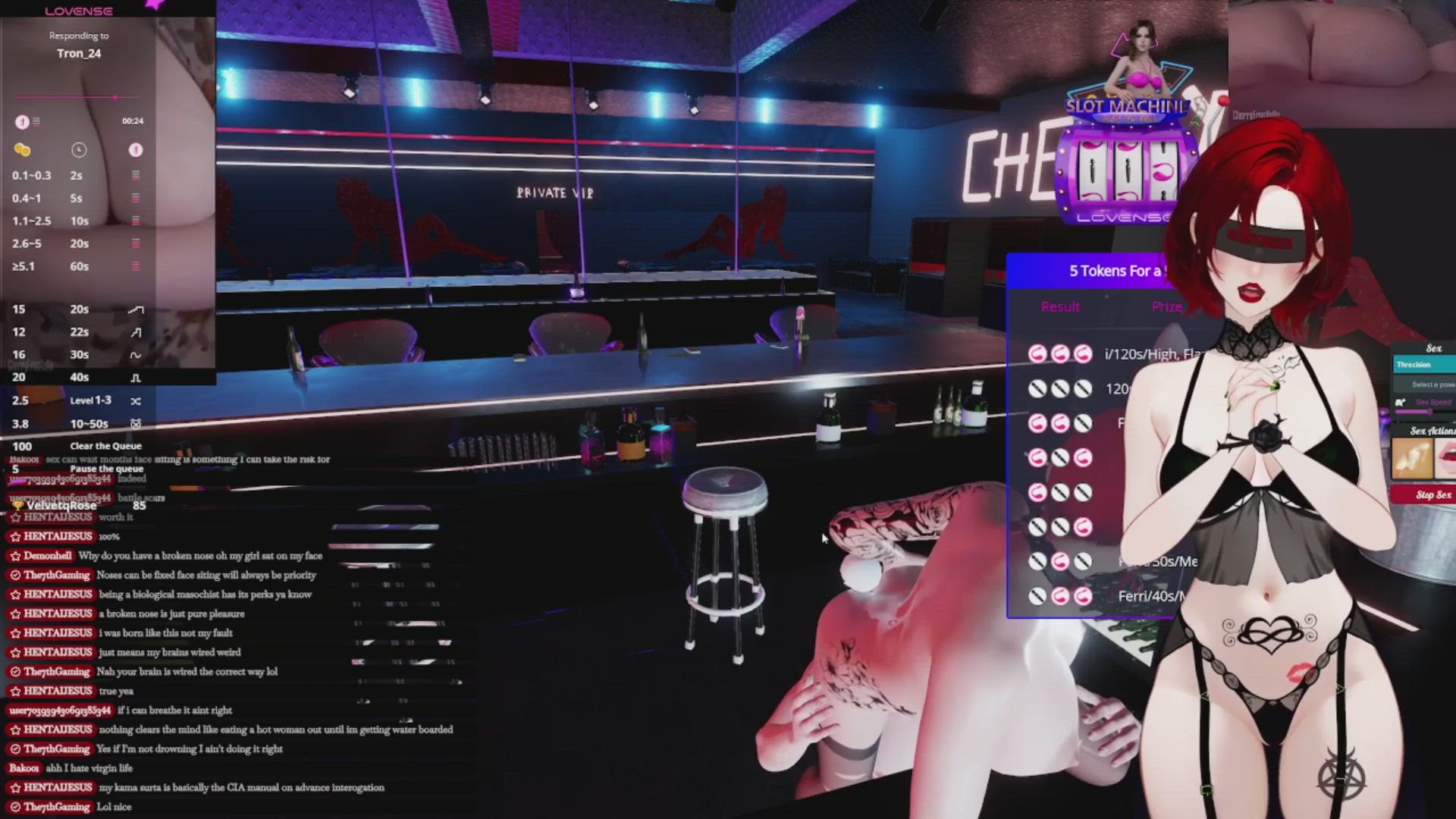The height and width of the screenshot is (819, 1456).
Task: Click the red Stop button
Action: click(1423, 495)
